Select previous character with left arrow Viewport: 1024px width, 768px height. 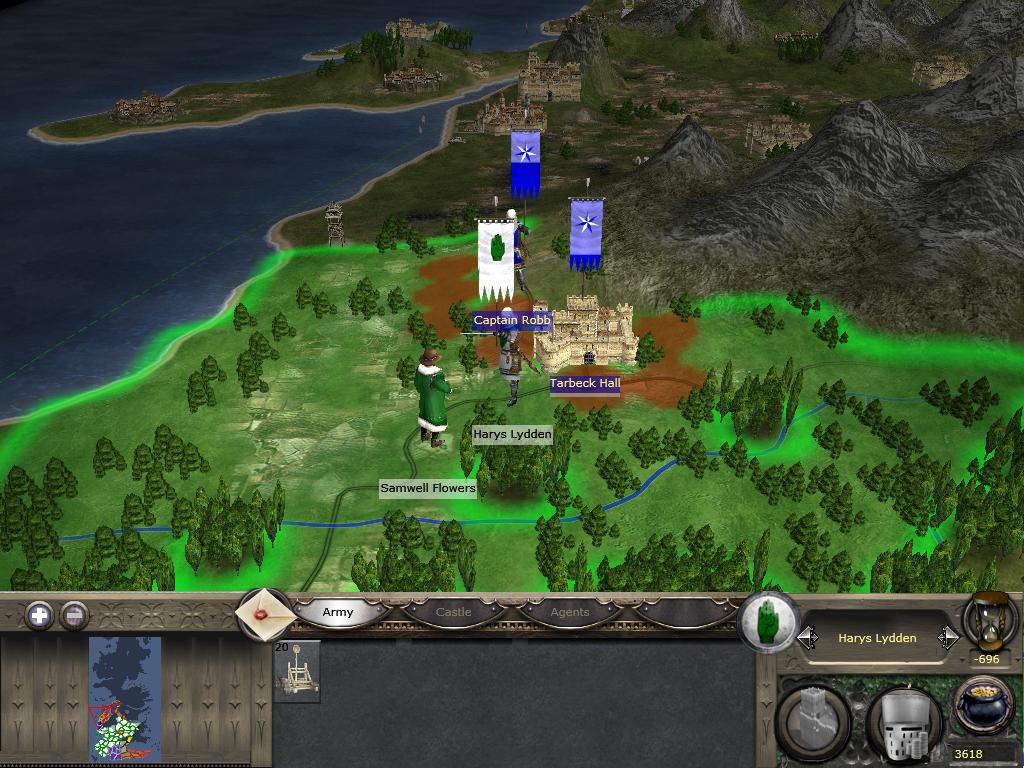coord(807,638)
